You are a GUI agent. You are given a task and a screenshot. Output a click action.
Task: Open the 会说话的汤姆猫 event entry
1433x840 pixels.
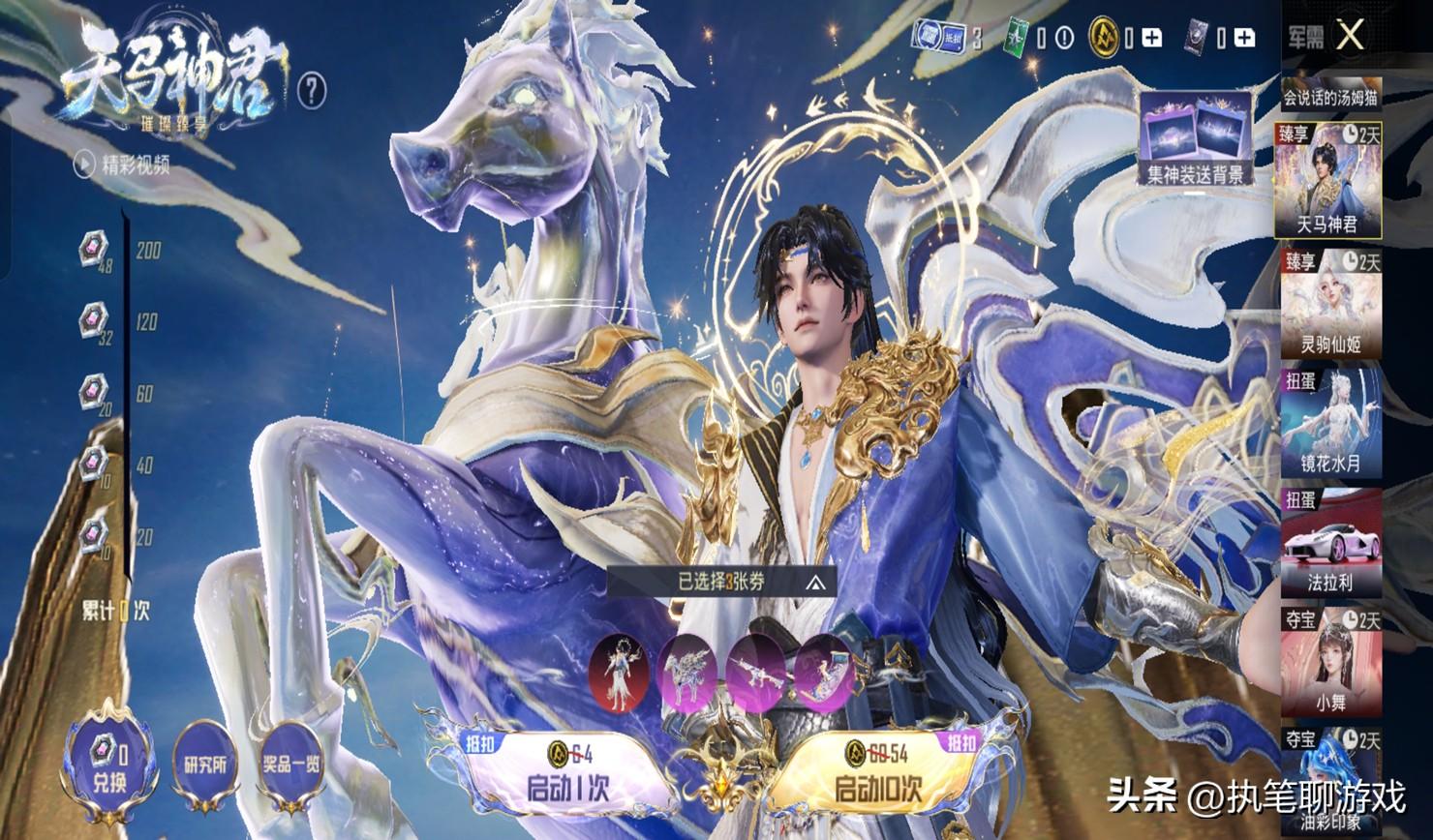1330,97
